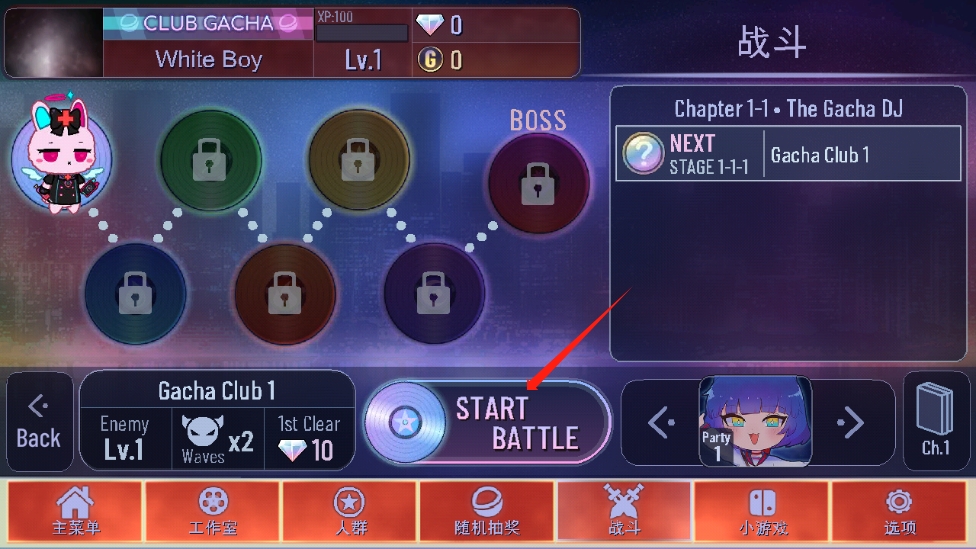
Task: Start the battle
Action: [487, 423]
